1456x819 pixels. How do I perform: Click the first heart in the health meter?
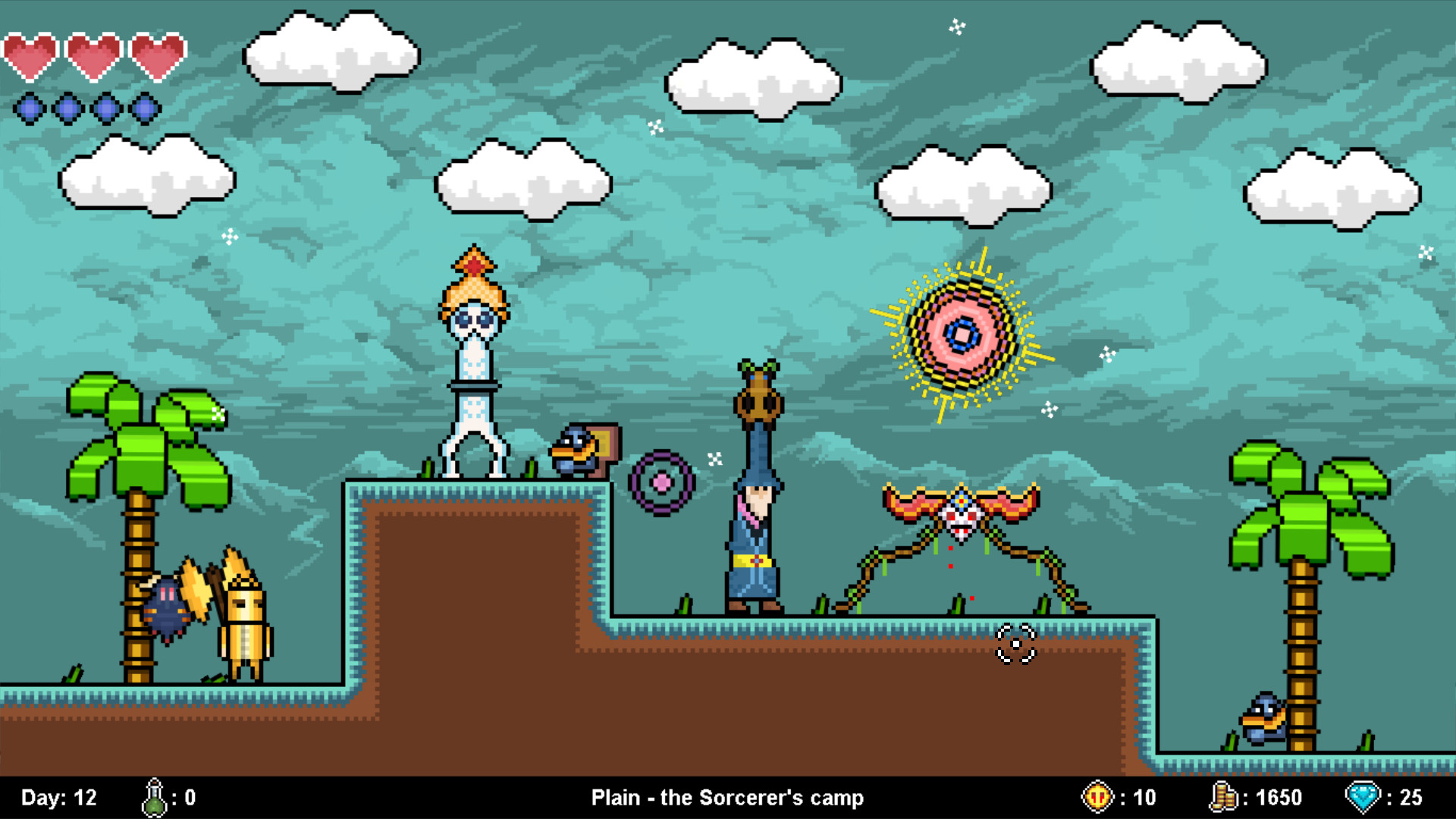pyautogui.click(x=30, y=53)
